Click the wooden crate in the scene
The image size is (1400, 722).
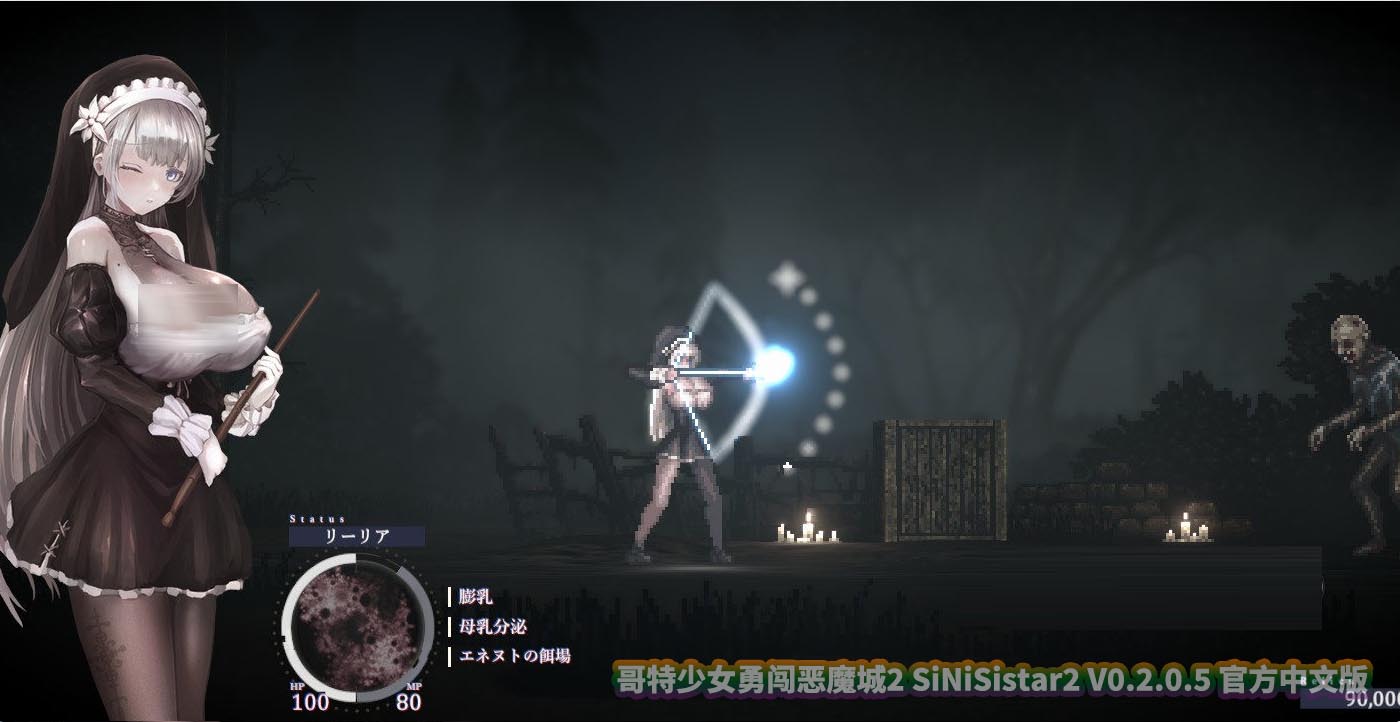click(x=940, y=480)
